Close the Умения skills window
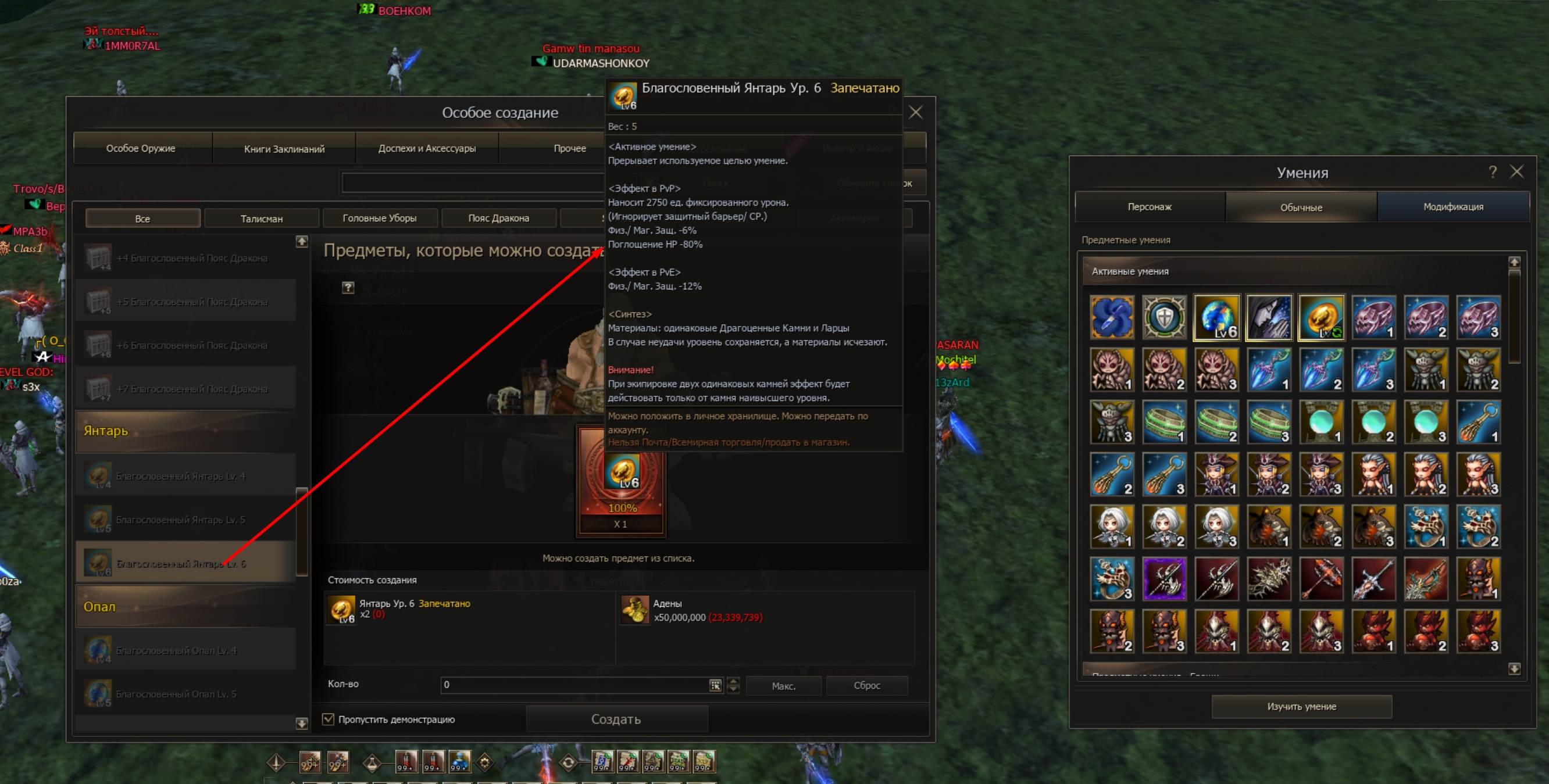This screenshot has width=1549, height=784. click(1516, 172)
